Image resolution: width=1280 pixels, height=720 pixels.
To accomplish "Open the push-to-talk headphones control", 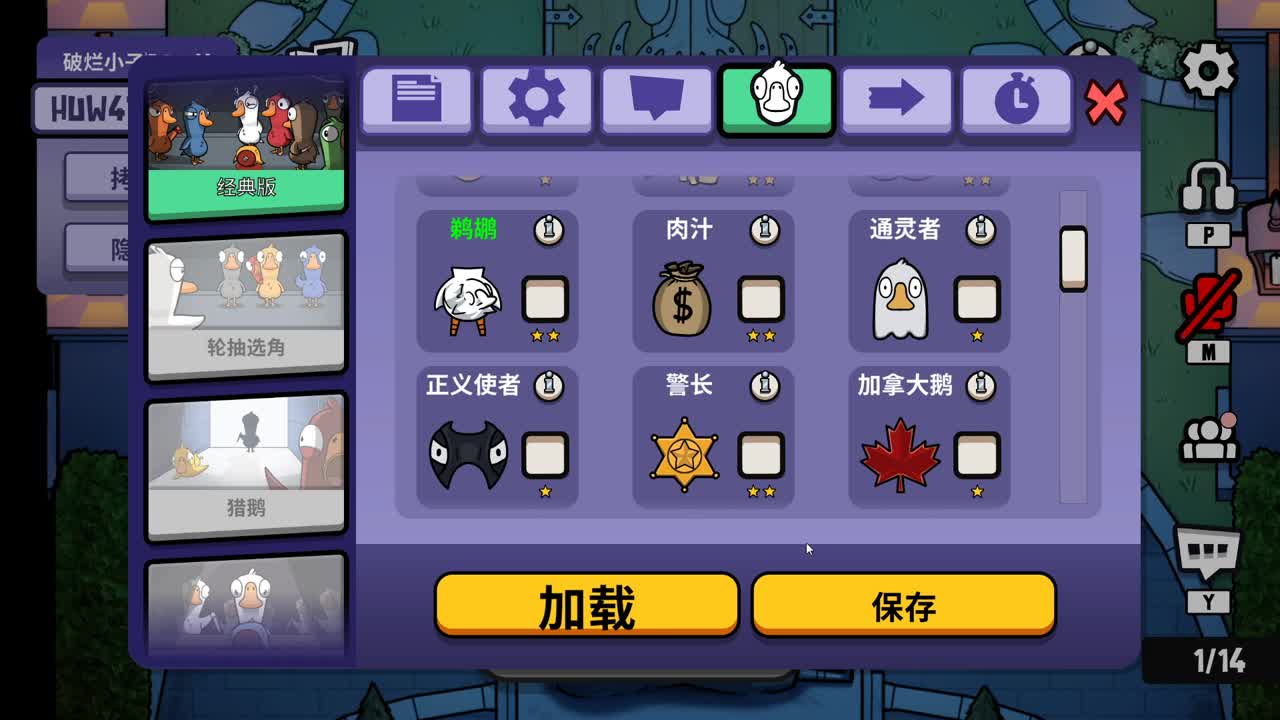I will click(1210, 190).
